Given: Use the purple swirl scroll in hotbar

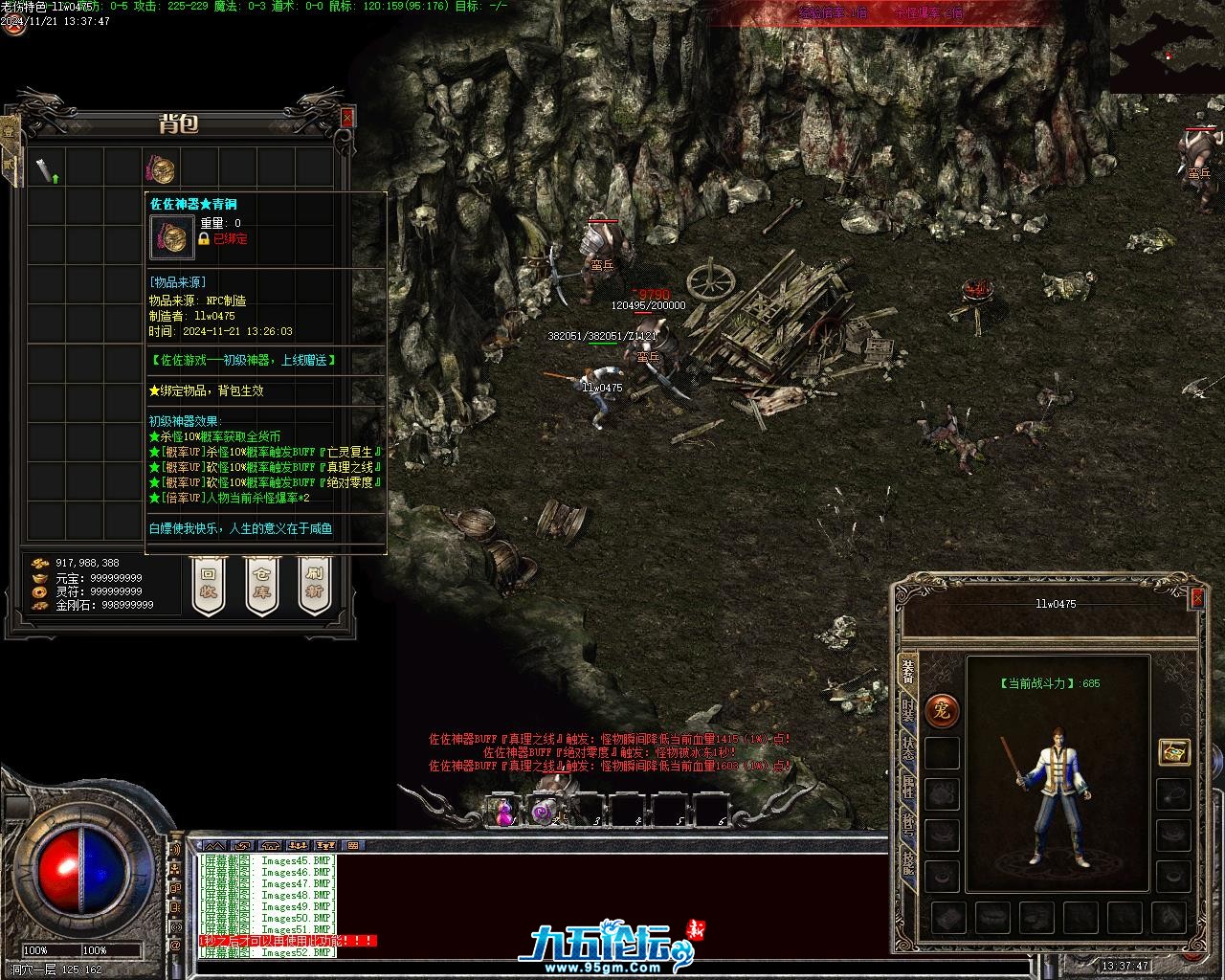Looking at the screenshot, I should (545, 812).
